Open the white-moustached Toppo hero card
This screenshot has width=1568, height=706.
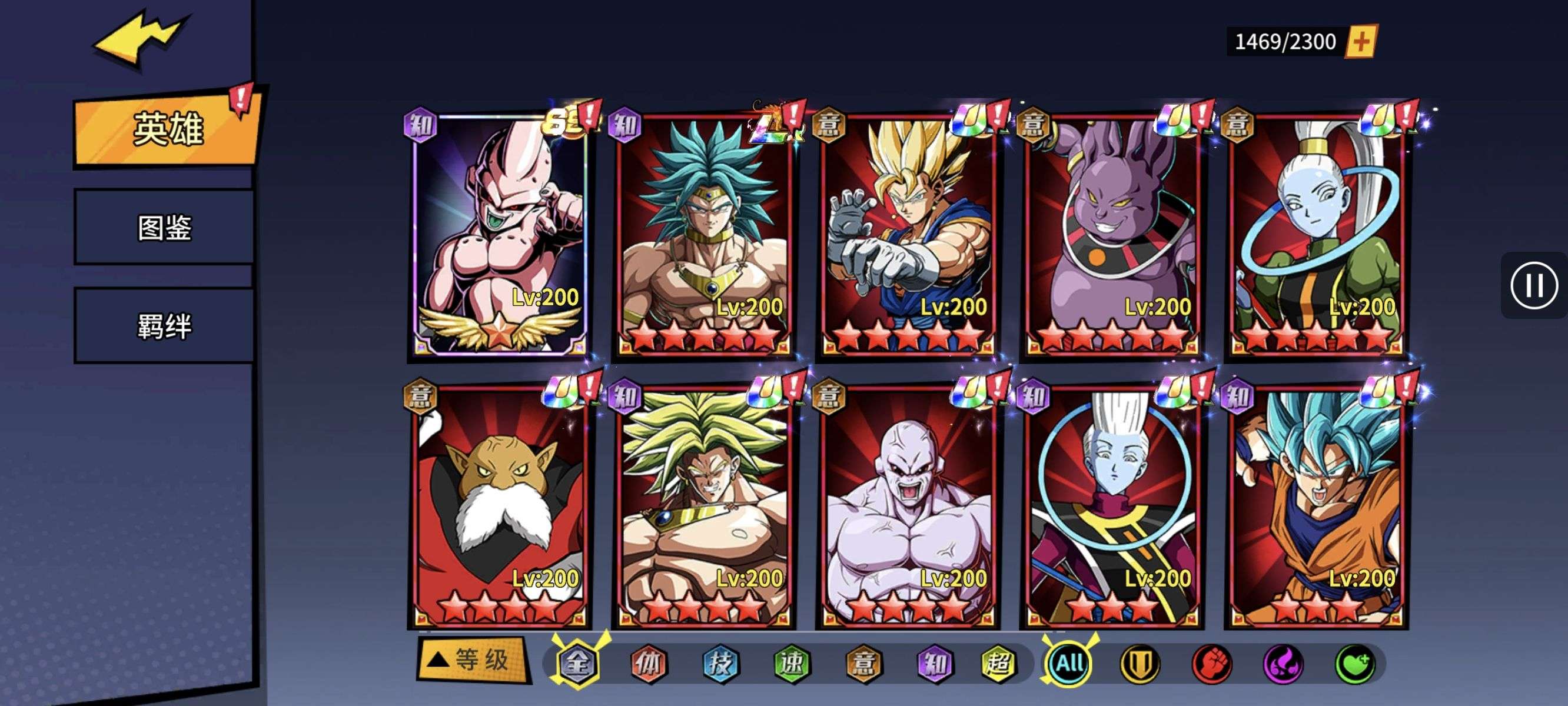(500, 507)
